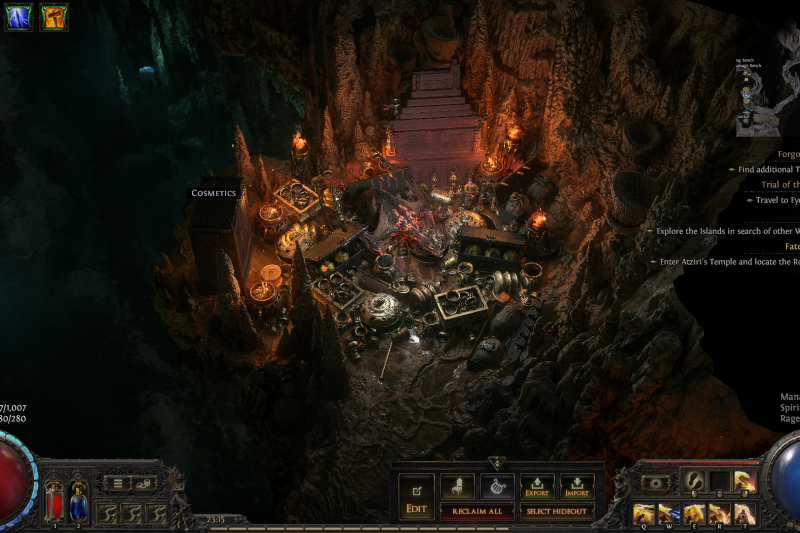This screenshot has height=533, width=800.
Task: Select the blue lightning buff icon
Action: tap(19, 17)
